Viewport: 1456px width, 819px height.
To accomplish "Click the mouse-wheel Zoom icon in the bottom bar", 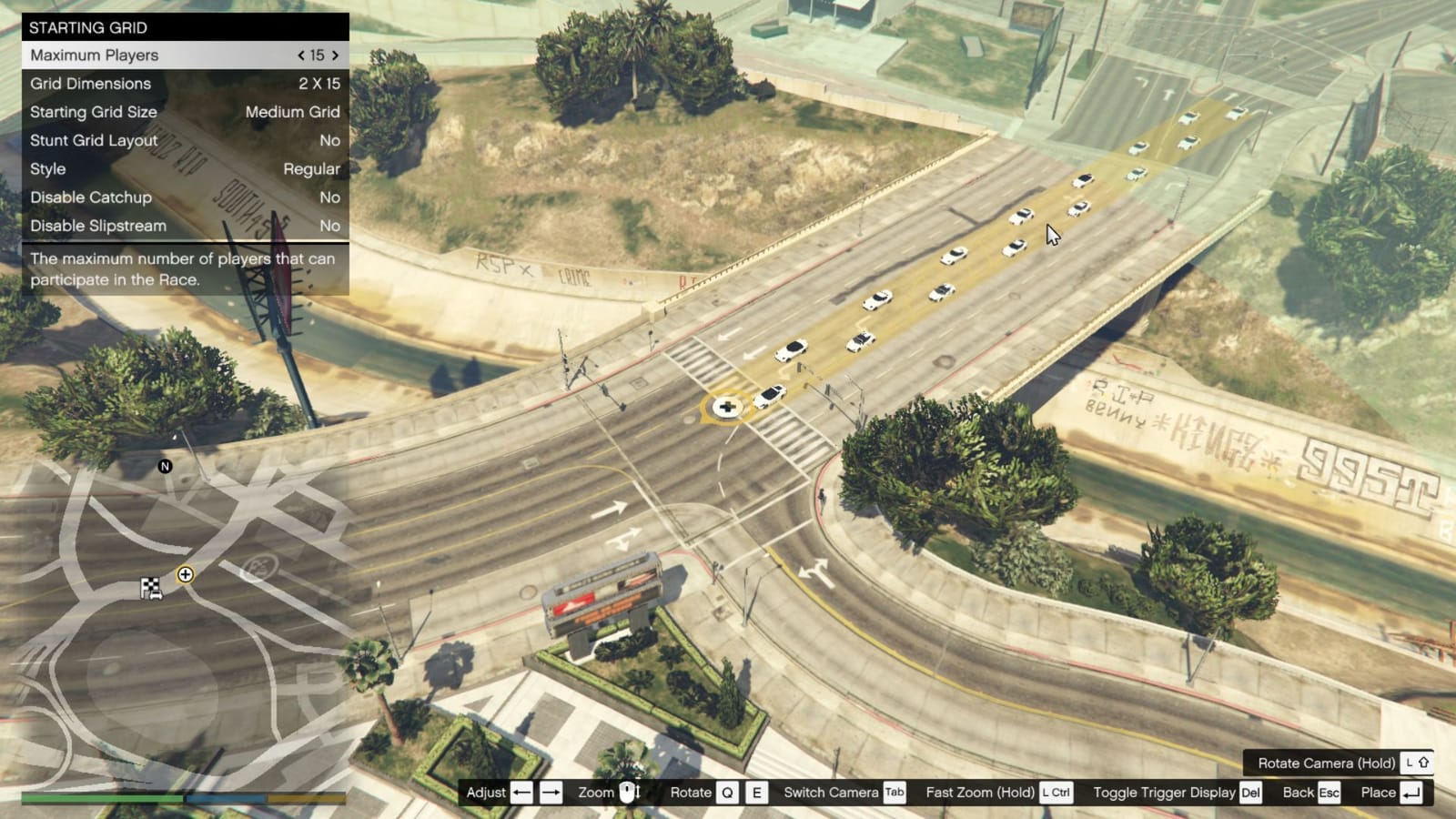I will [628, 792].
